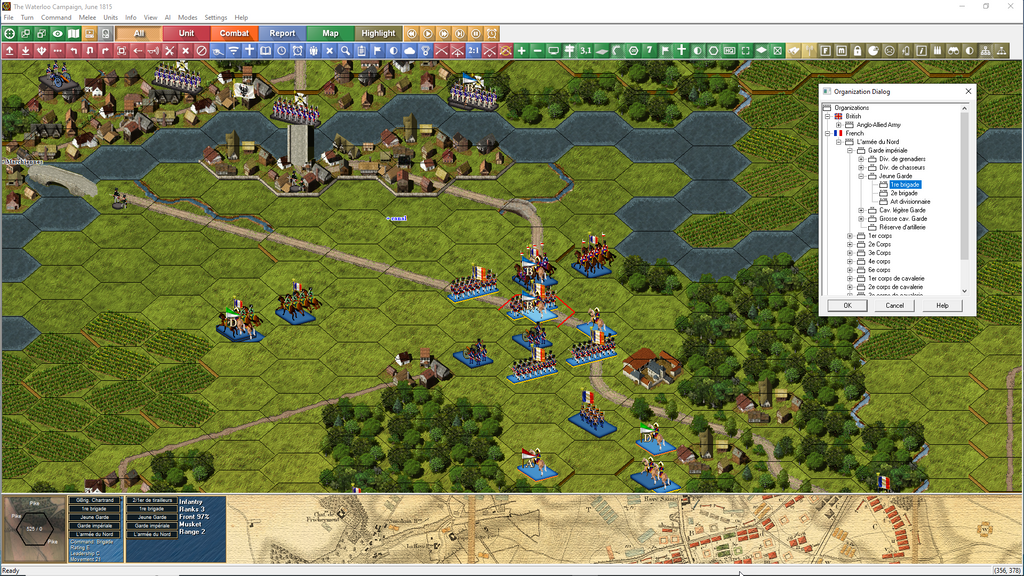Open Help in the Organization Dialog
The image size is (1024, 576).
click(x=942, y=305)
